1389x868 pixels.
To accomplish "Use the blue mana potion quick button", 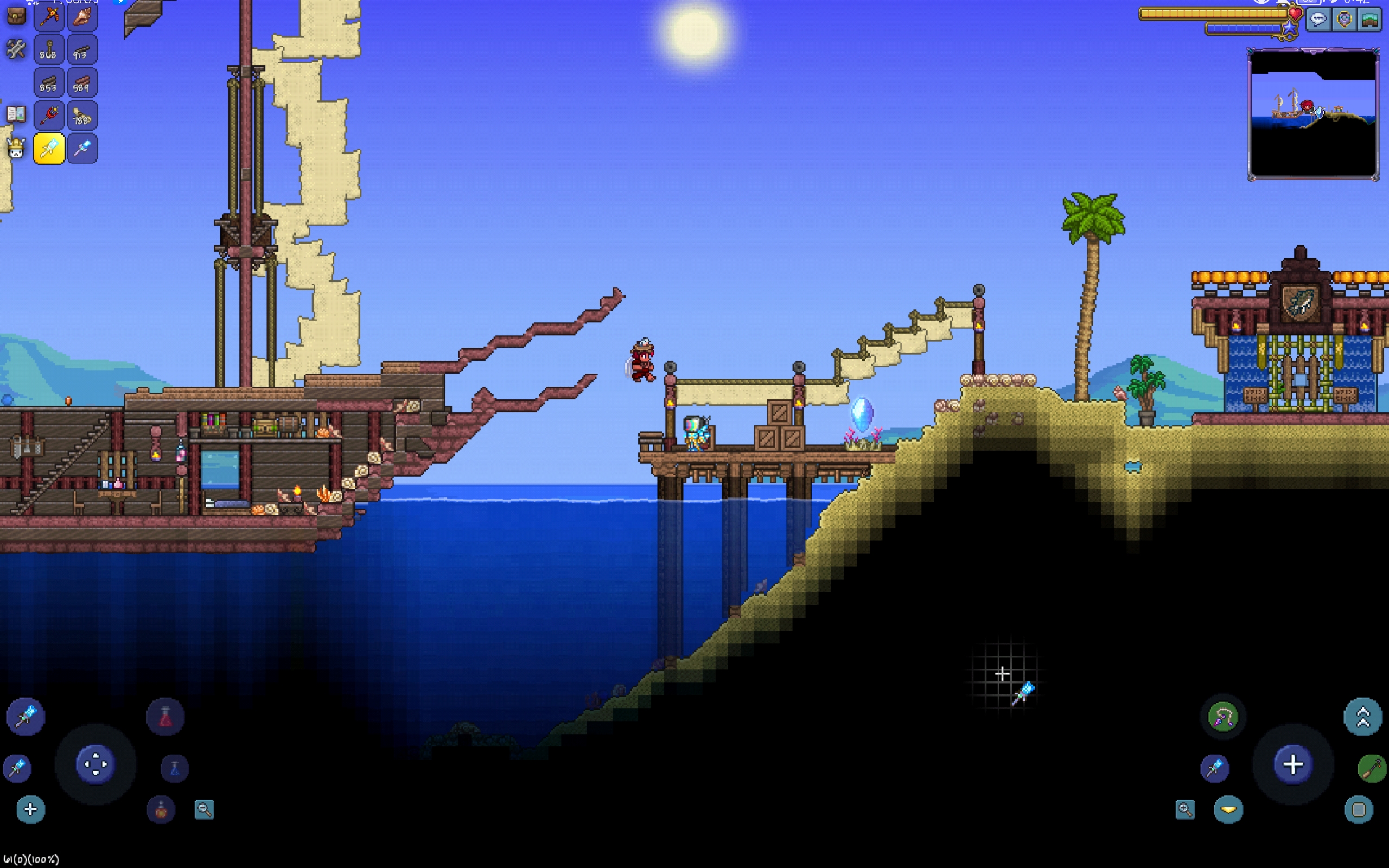I will pyautogui.click(x=175, y=768).
